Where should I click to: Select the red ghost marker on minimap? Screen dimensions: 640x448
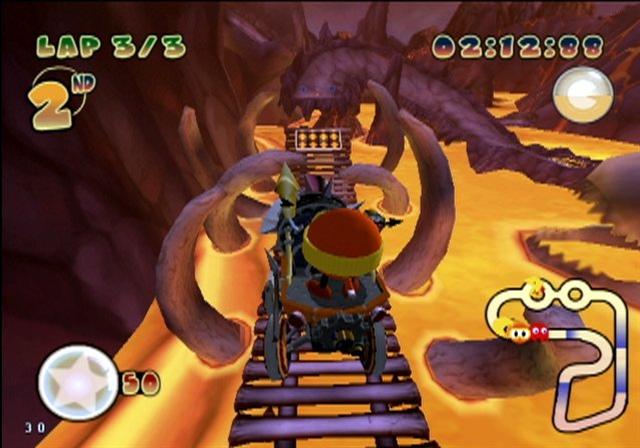pos(539,331)
